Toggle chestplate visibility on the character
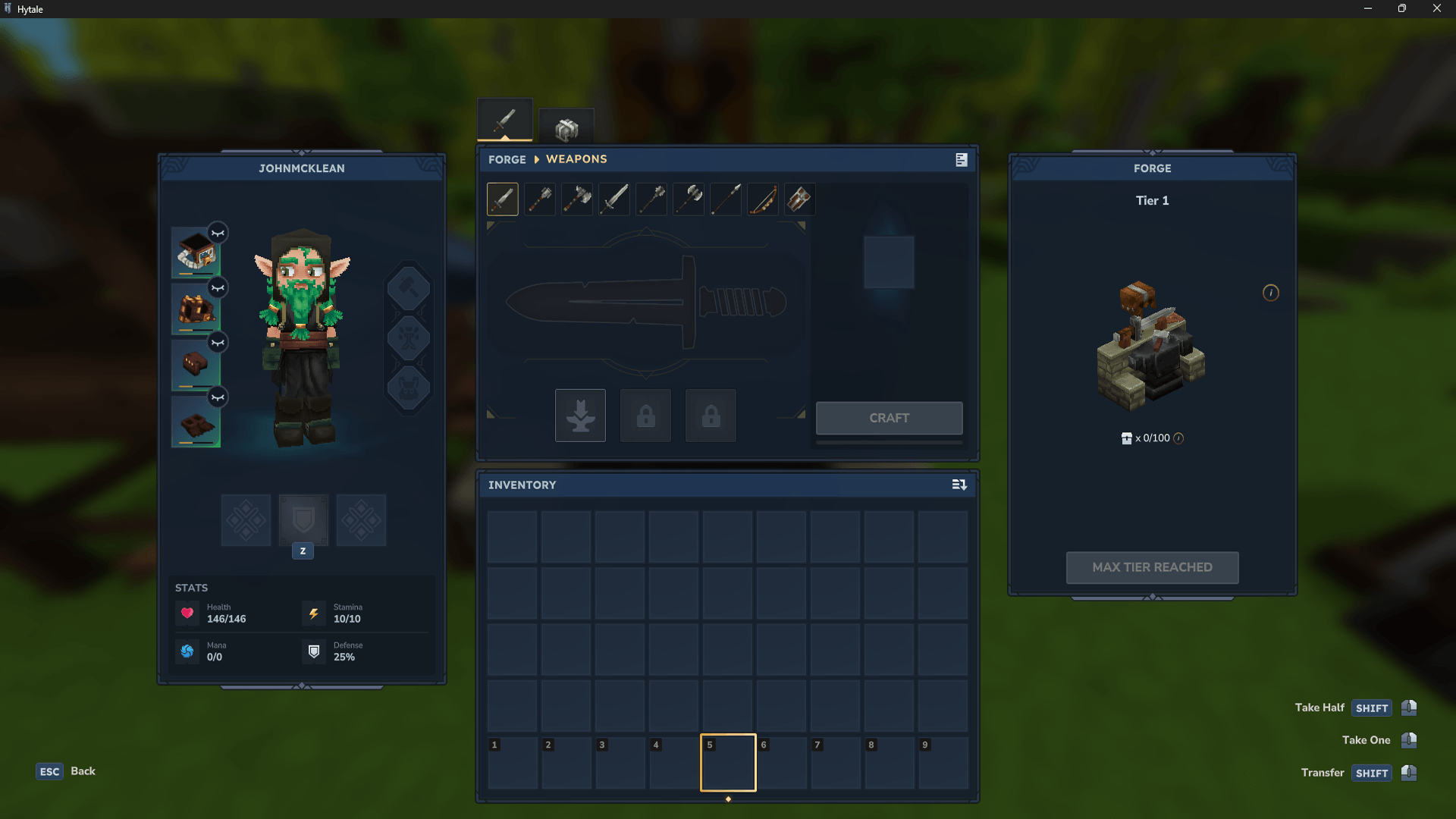 click(218, 288)
